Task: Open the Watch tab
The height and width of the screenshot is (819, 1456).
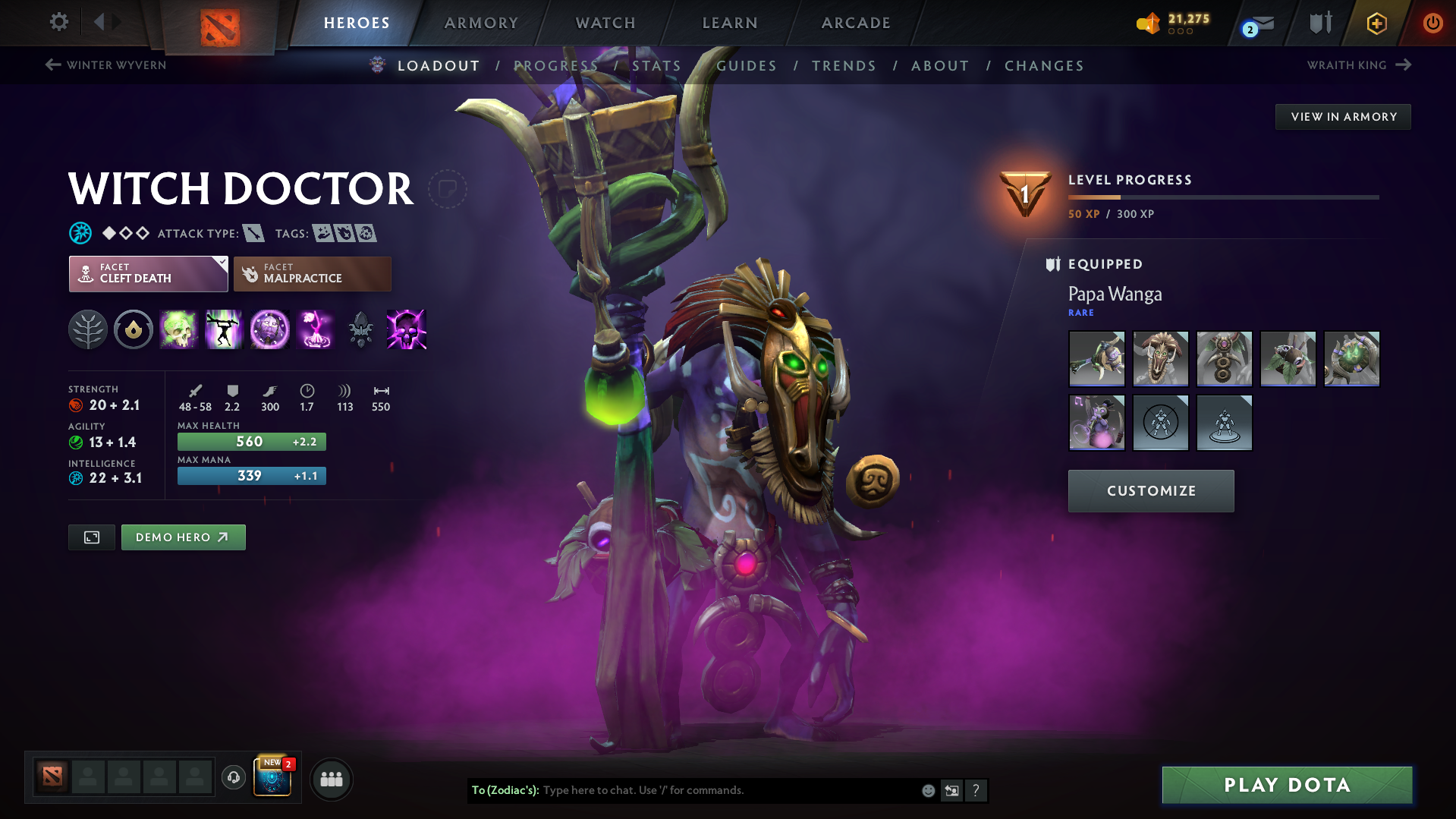Action: click(x=605, y=23)
